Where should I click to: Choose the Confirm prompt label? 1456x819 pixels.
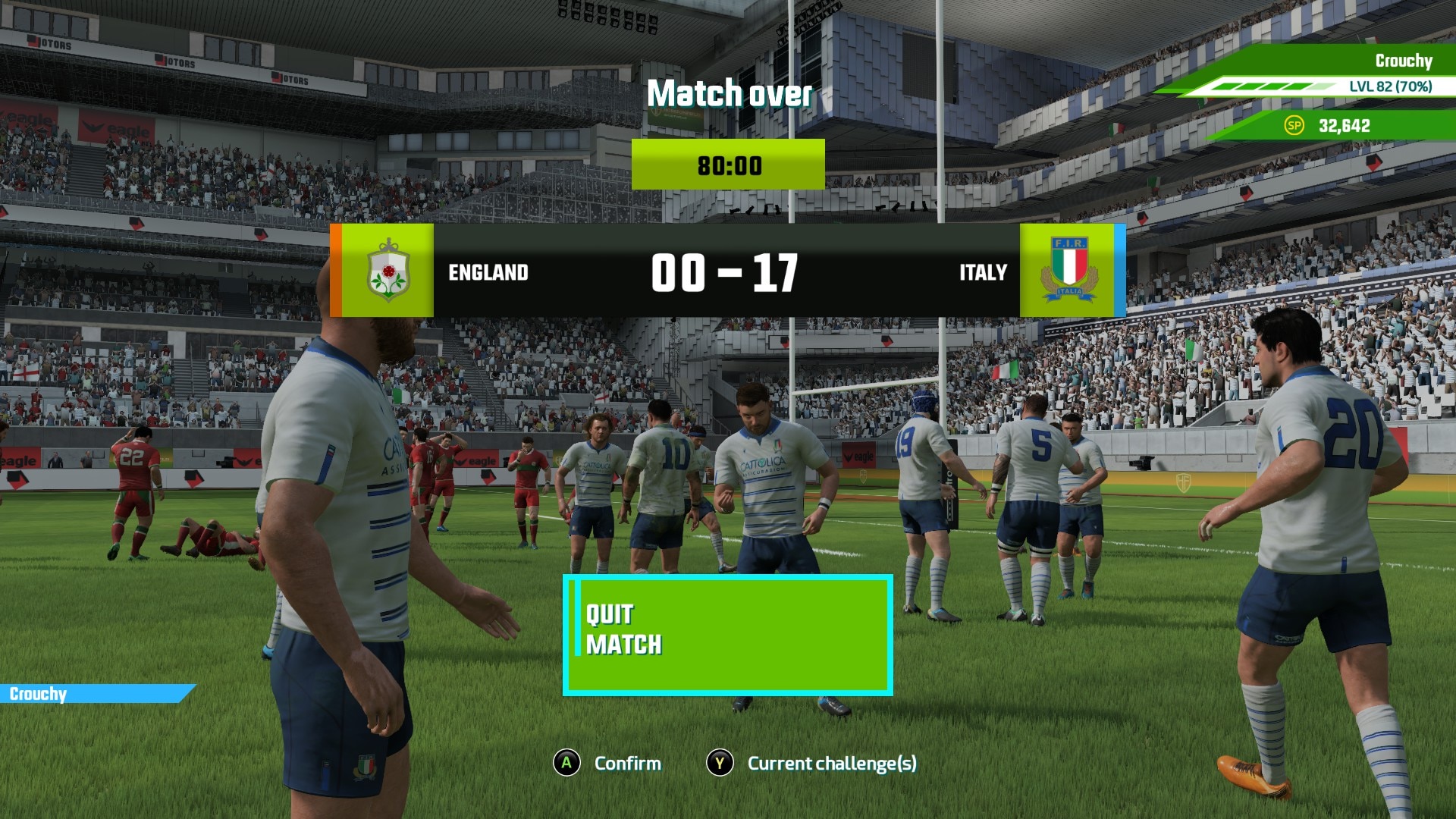click(x=627, y=763)
